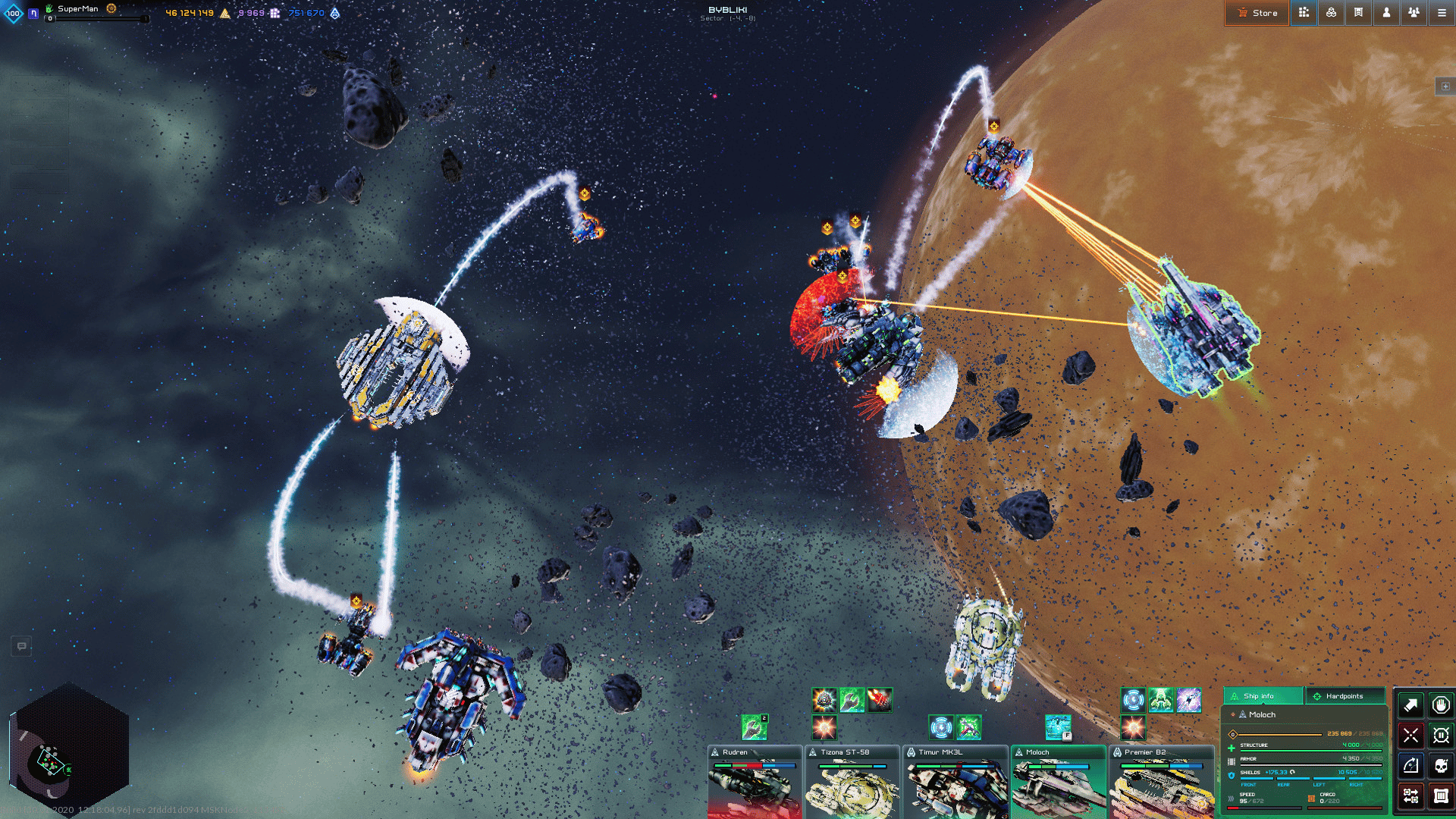1456x819 pixels.
Task: Open the three-person group panel
Action: tap(1414, 13)
